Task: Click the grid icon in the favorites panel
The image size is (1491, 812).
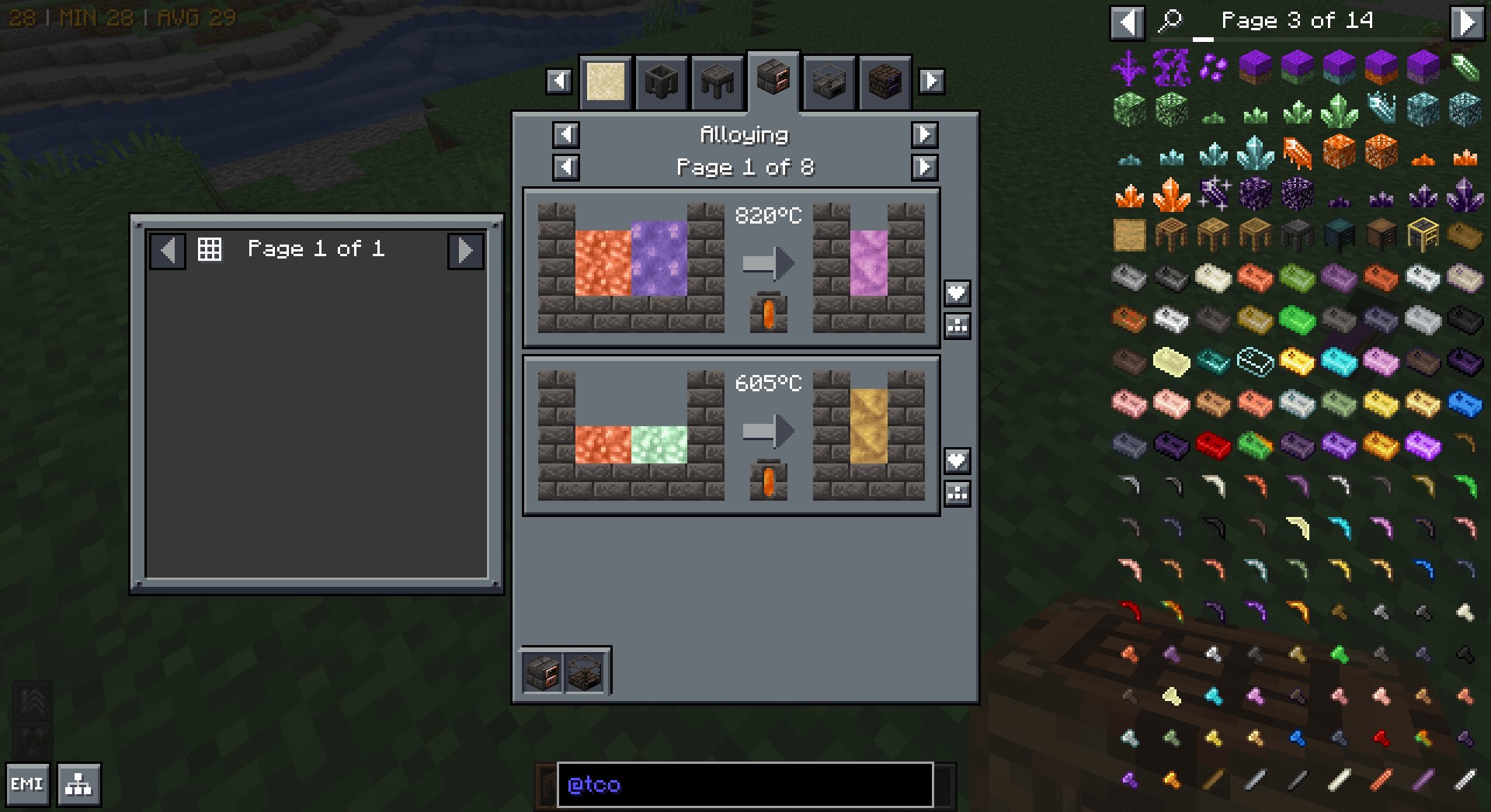Action: [210, 249]
